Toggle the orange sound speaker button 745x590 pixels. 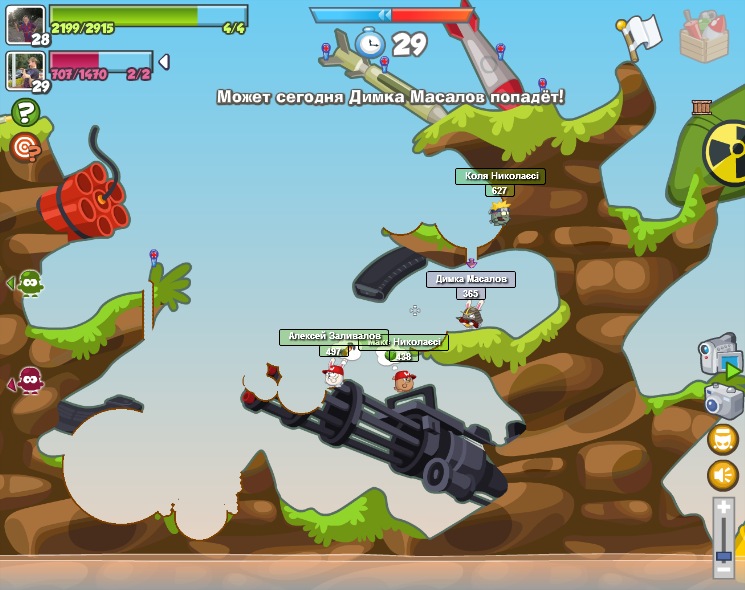[x=722, y=475]
